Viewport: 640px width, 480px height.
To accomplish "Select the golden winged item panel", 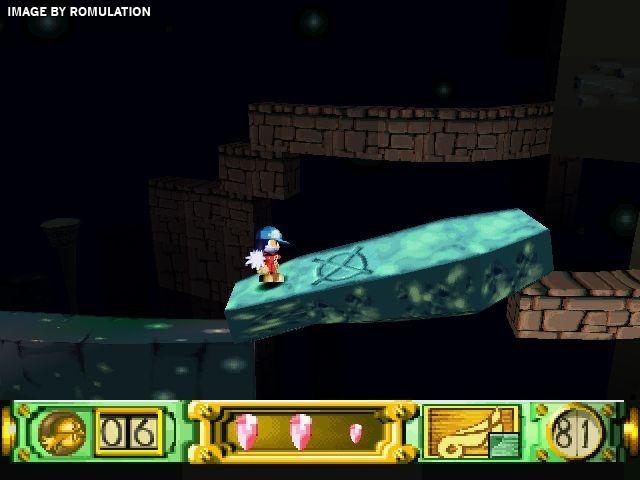I will pyautogui.click(x=470, y=432).
